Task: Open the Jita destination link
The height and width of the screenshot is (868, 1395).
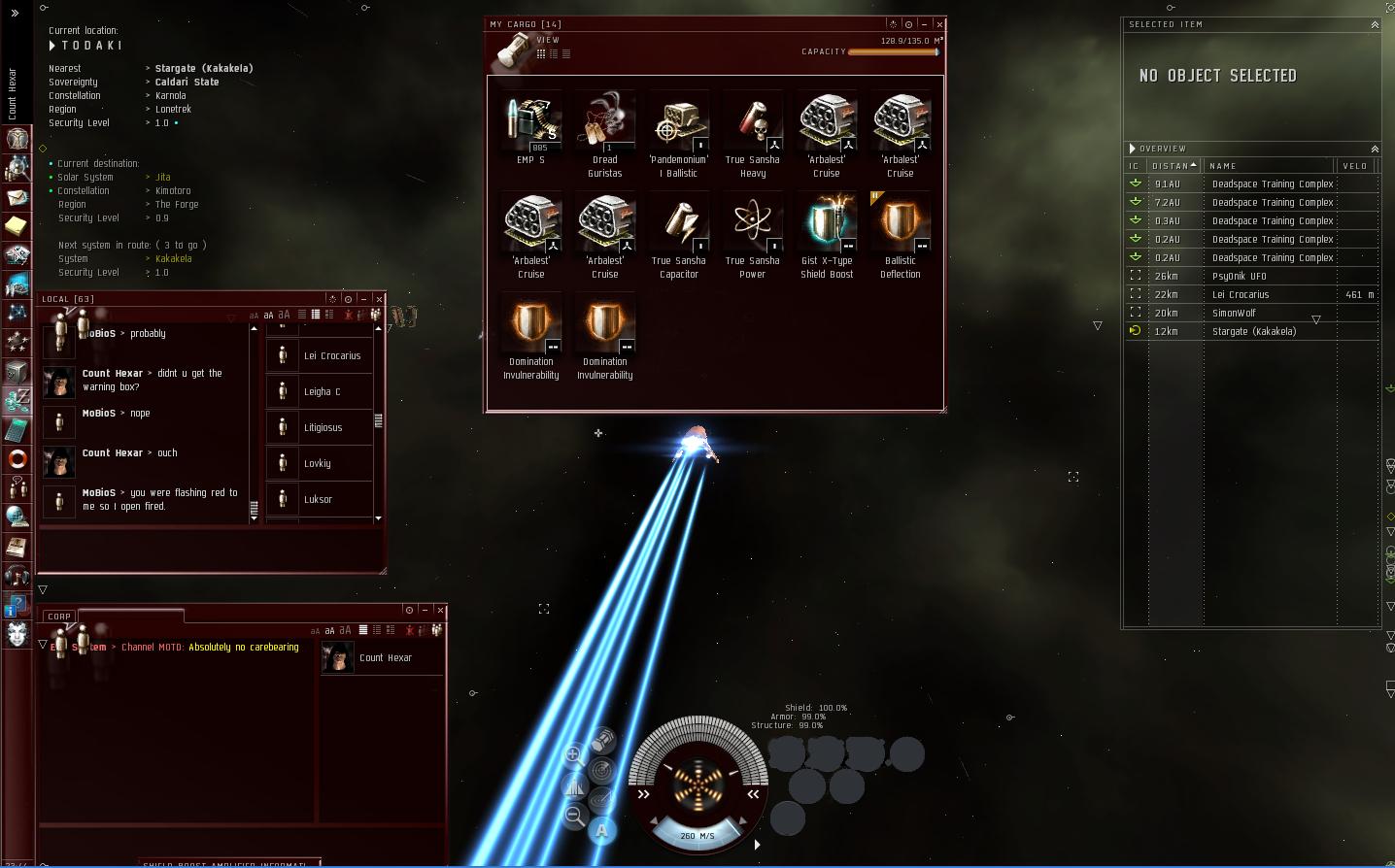Action: [x=163, y=178]
